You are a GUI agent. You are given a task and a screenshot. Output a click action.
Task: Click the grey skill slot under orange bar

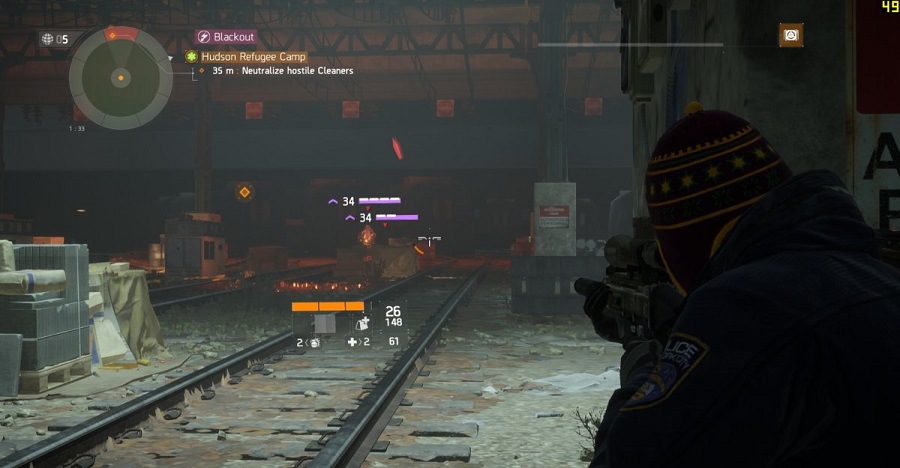point(325,323)
